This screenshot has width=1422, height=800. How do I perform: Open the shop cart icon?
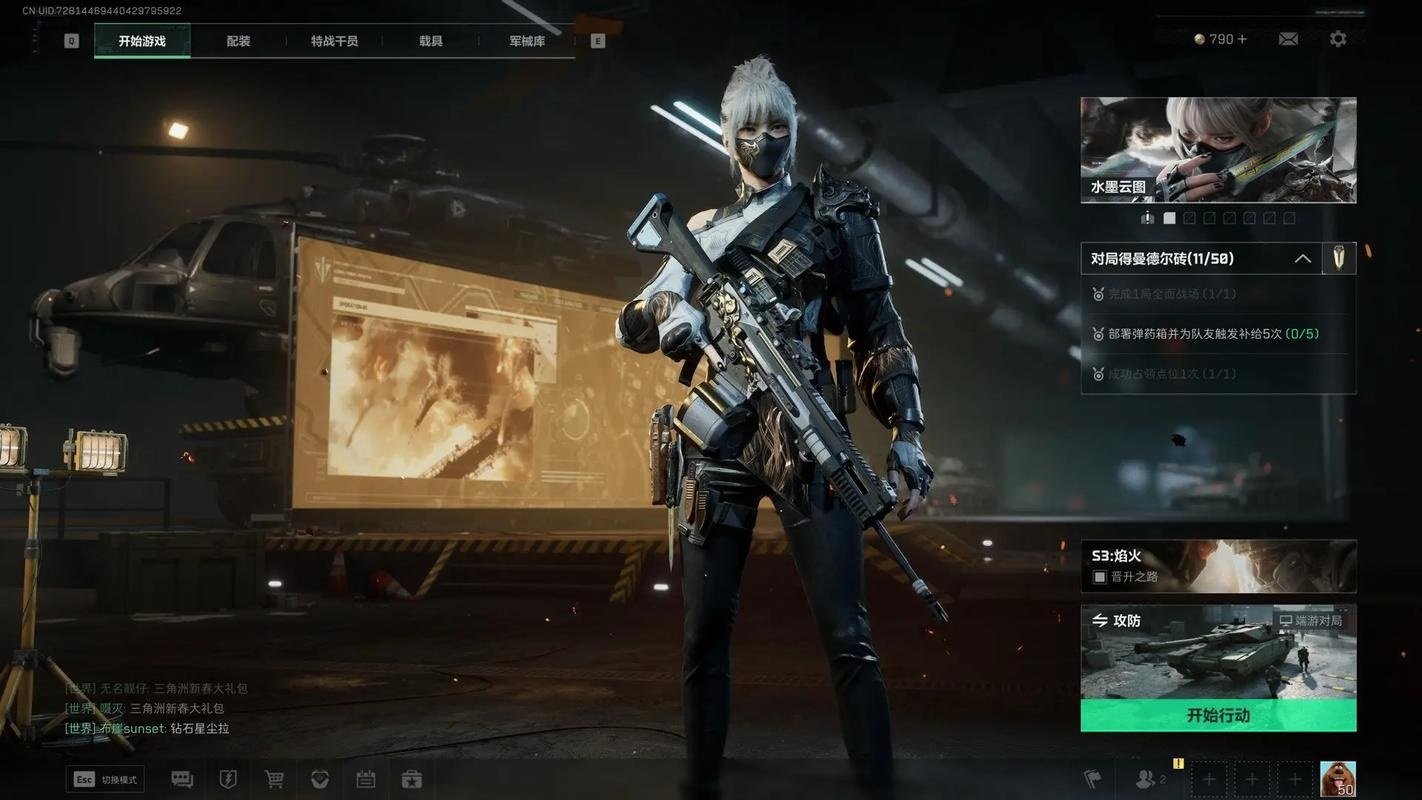[x=274, y=780]
